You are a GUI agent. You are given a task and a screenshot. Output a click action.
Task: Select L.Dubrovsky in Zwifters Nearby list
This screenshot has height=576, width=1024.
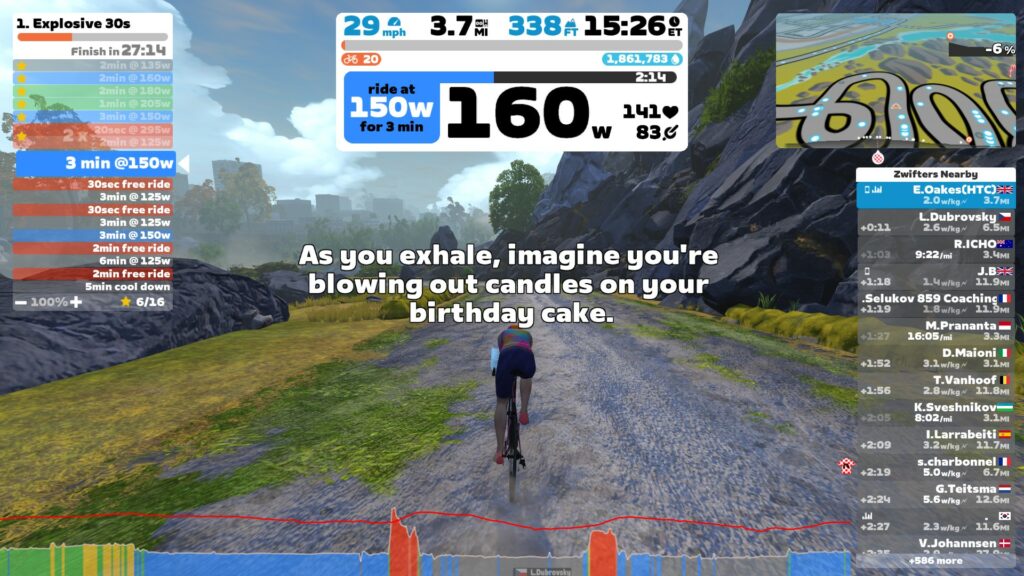click(x=935, y=221)
